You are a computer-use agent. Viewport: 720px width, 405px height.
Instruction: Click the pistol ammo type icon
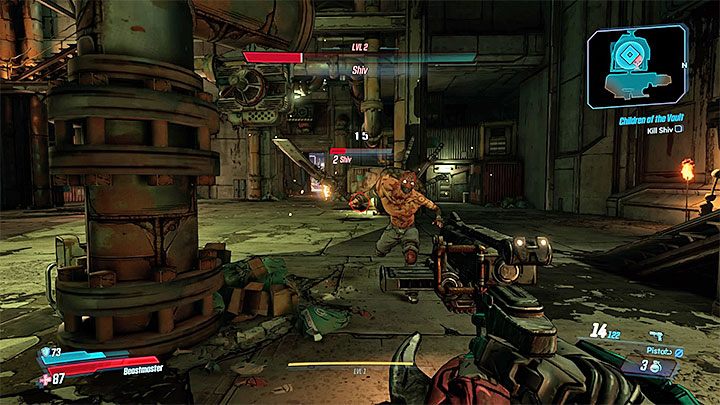click(x=679, y=352)
